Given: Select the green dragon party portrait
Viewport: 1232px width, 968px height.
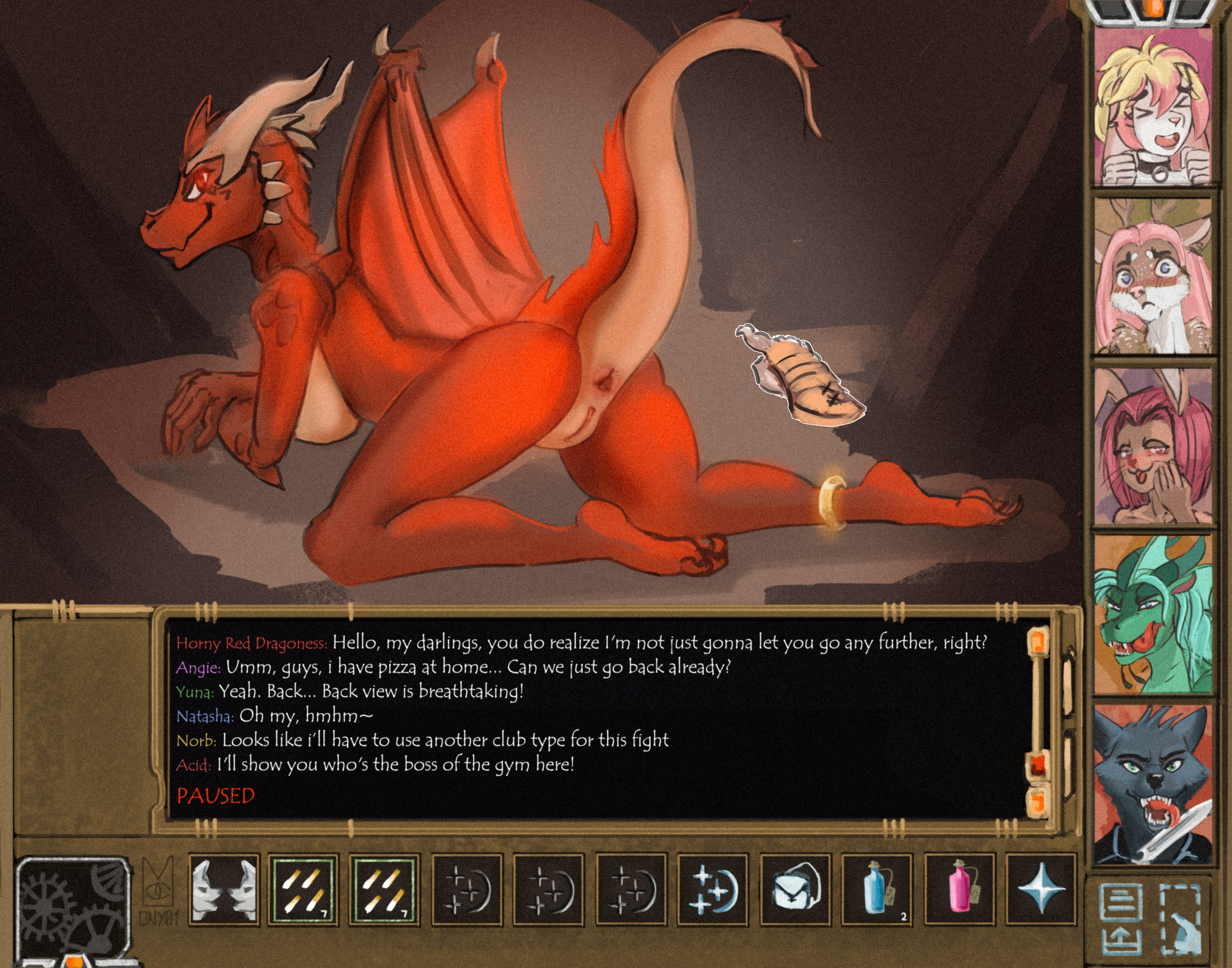Looking at the screenshot, I should click(1152, 615).
